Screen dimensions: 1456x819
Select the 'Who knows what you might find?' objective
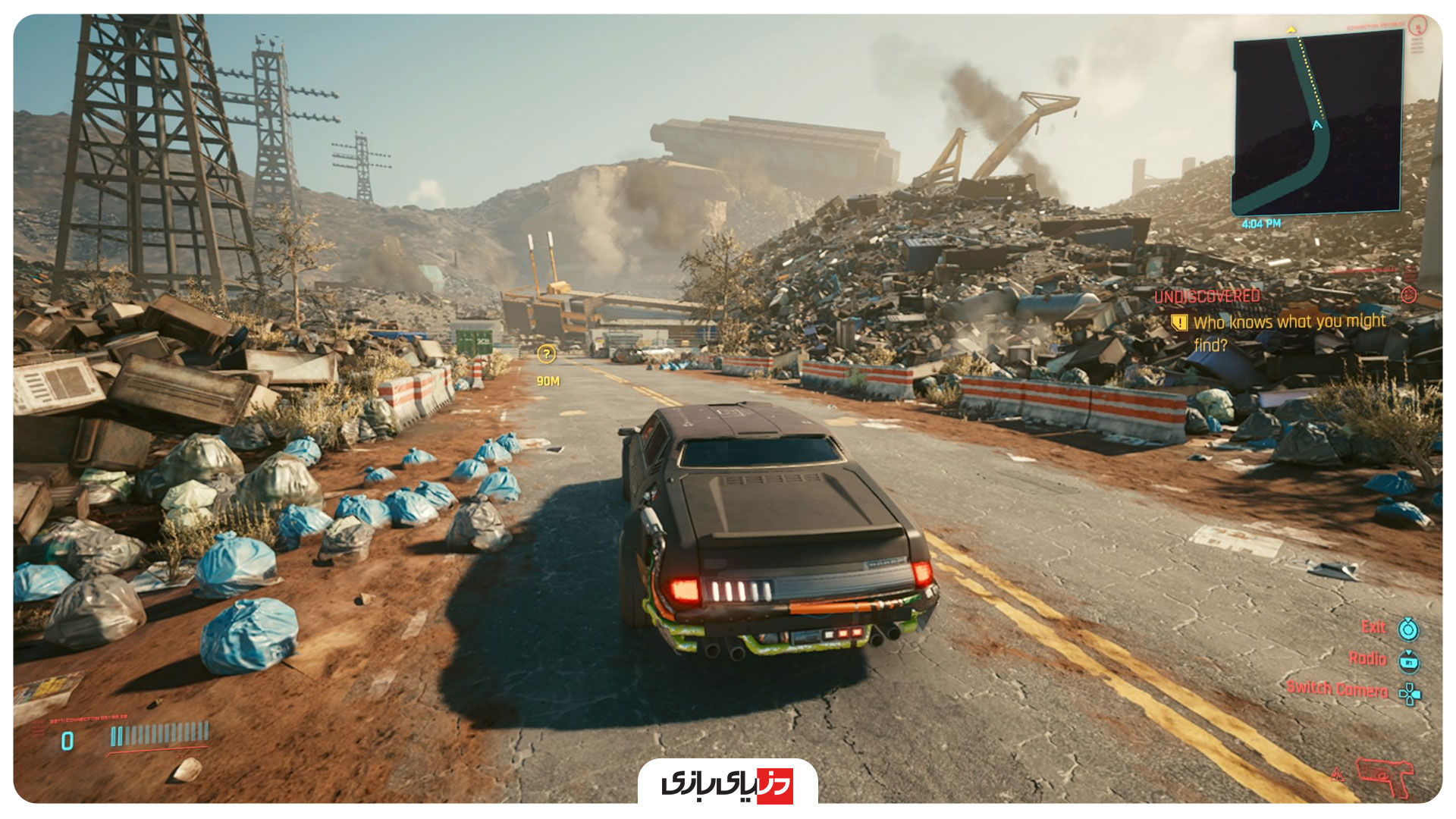[1288, 332]
